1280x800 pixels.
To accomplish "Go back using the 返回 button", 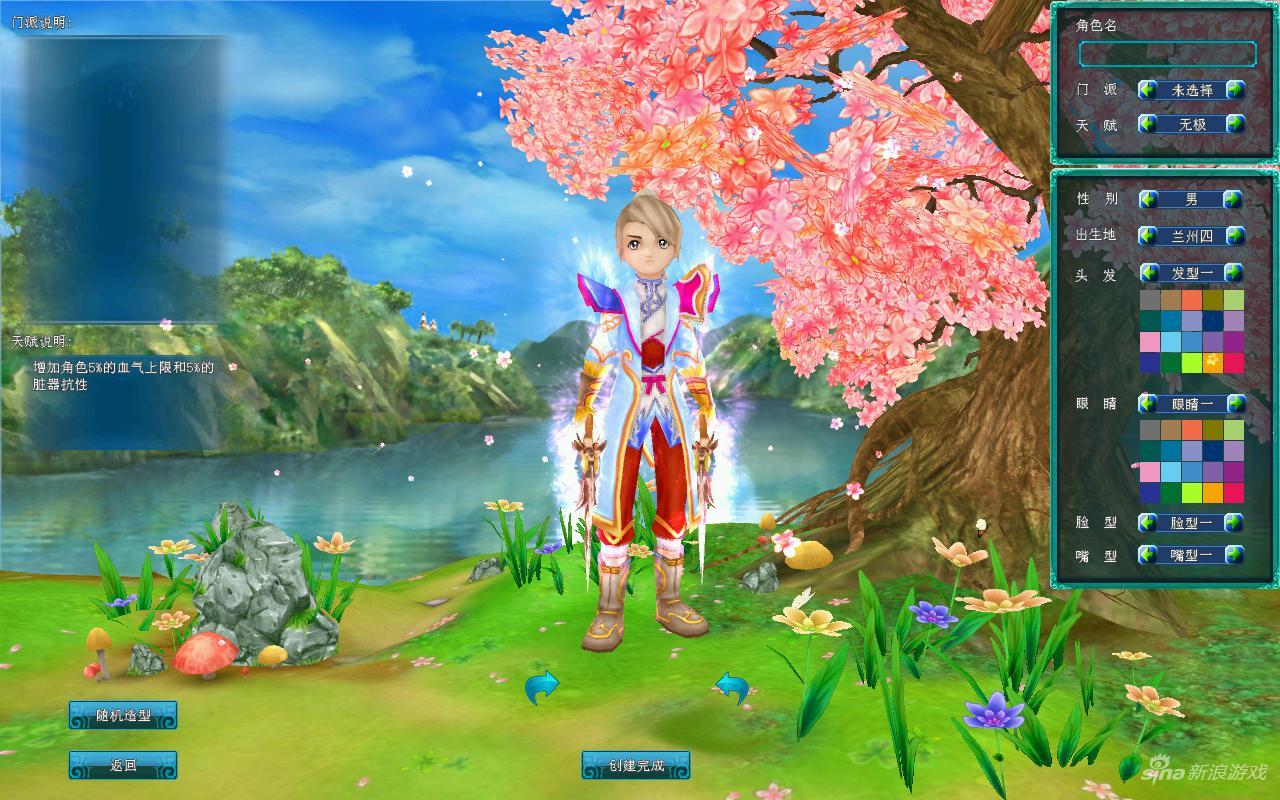I will 123,766.
